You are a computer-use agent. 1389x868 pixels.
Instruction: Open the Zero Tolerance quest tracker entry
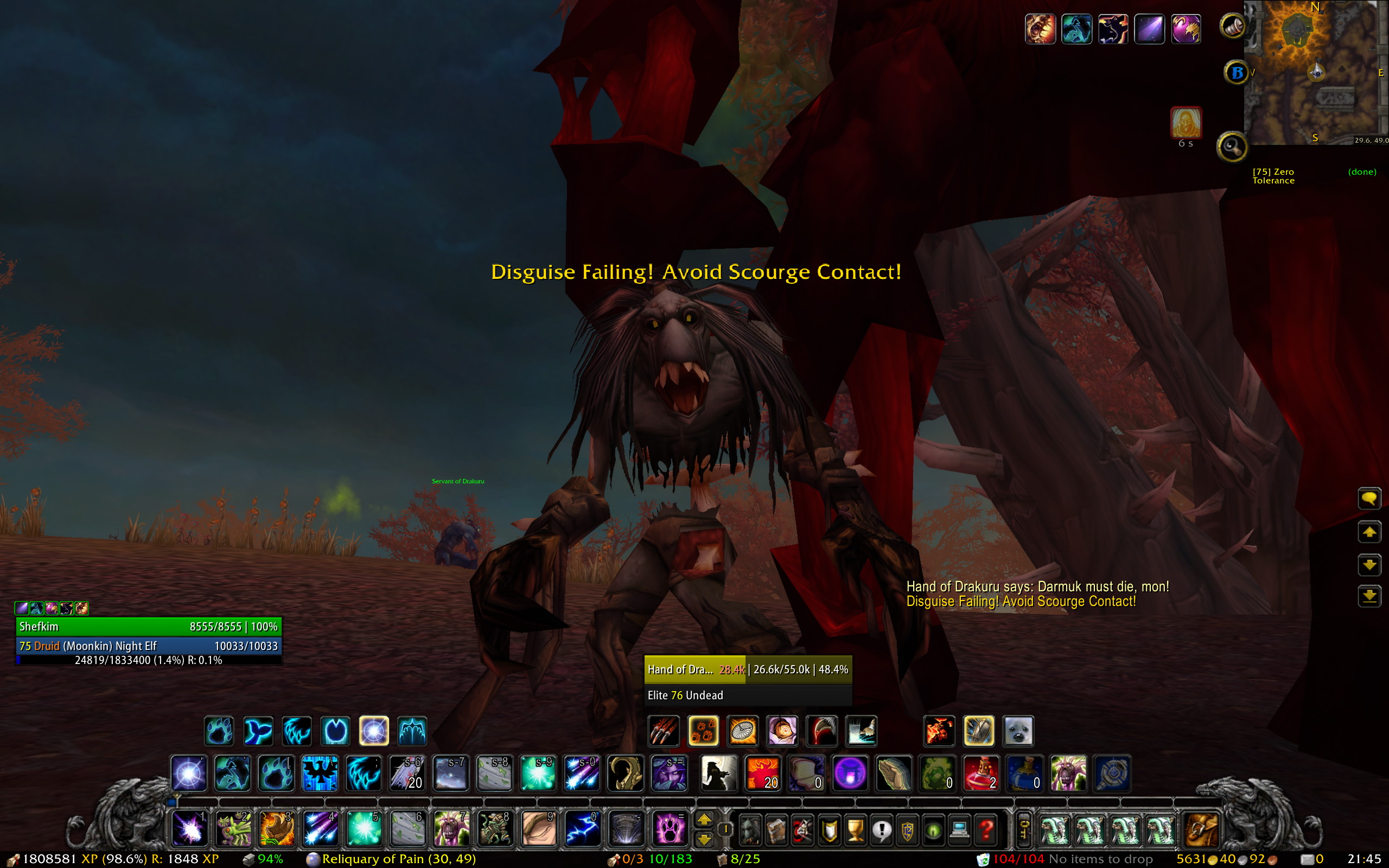[x=1273, y=176]
